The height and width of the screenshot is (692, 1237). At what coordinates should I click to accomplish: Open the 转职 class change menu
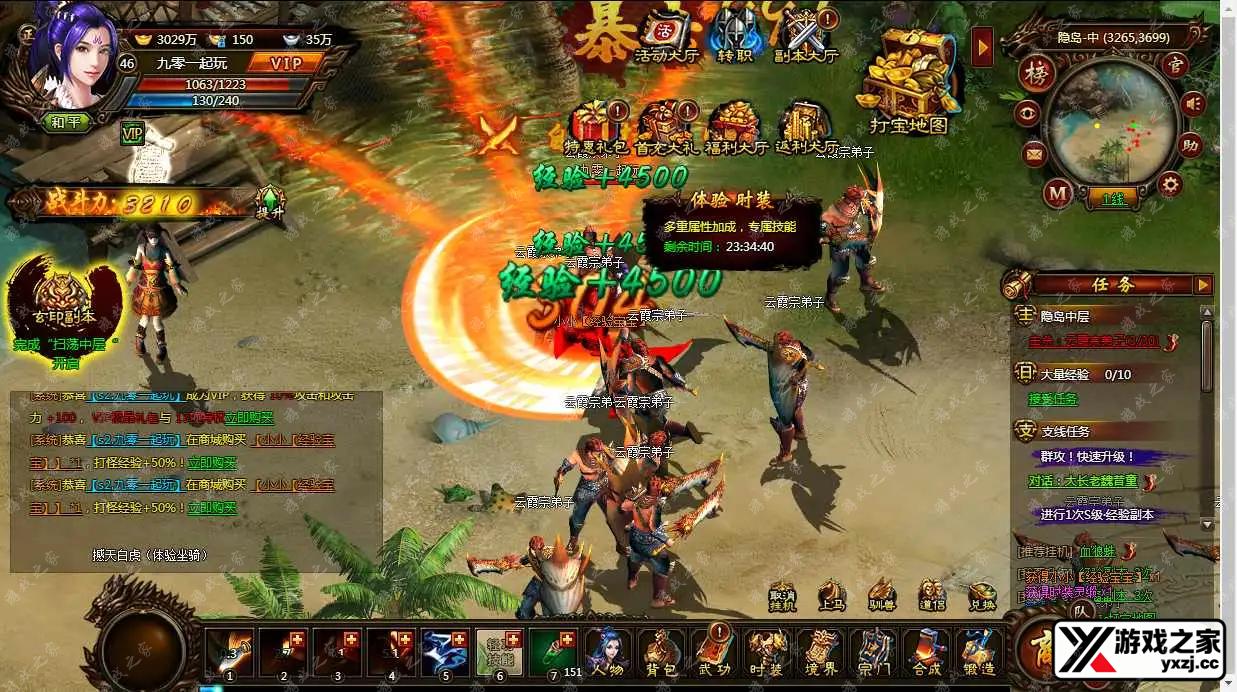click(x=735, y=34)
